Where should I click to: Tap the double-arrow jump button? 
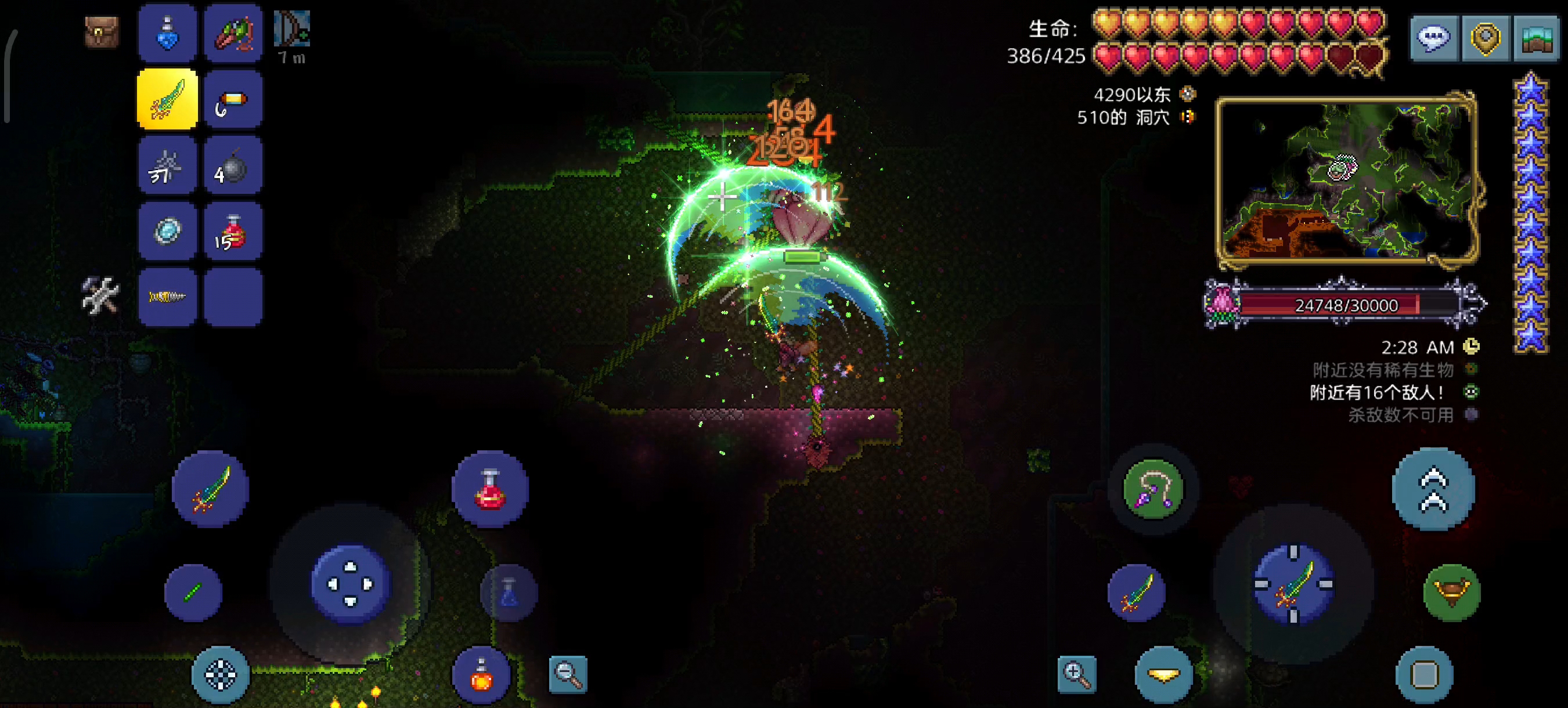1433,489
